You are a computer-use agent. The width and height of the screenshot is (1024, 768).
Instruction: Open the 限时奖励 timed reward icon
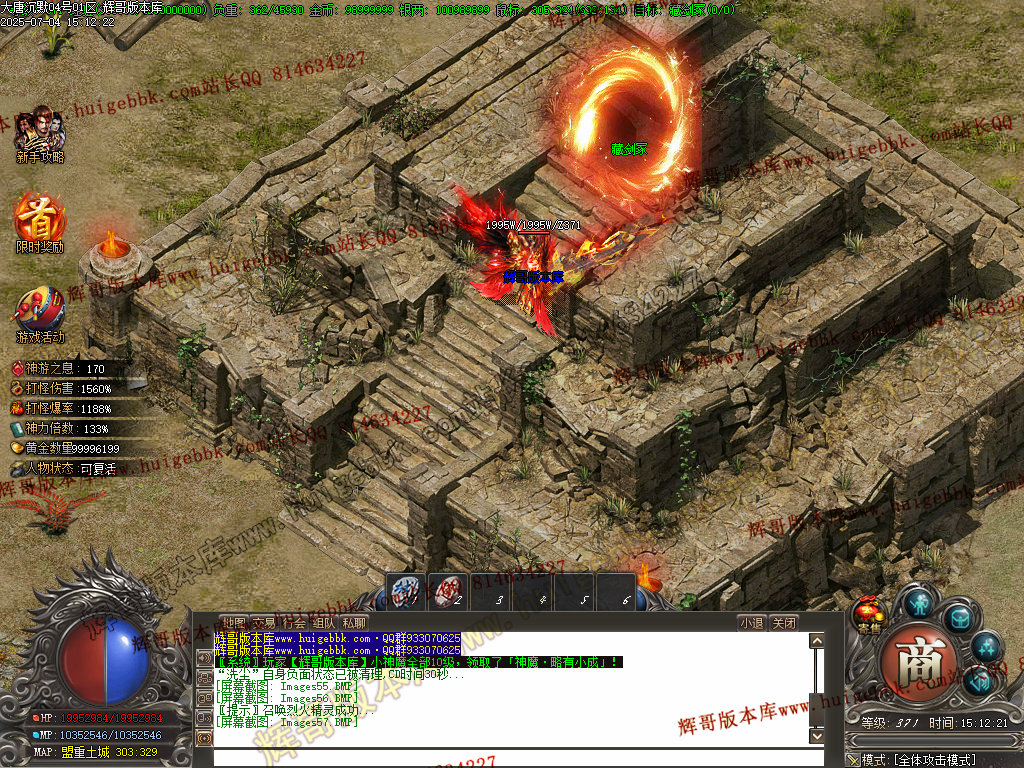[x=40, y=218]
